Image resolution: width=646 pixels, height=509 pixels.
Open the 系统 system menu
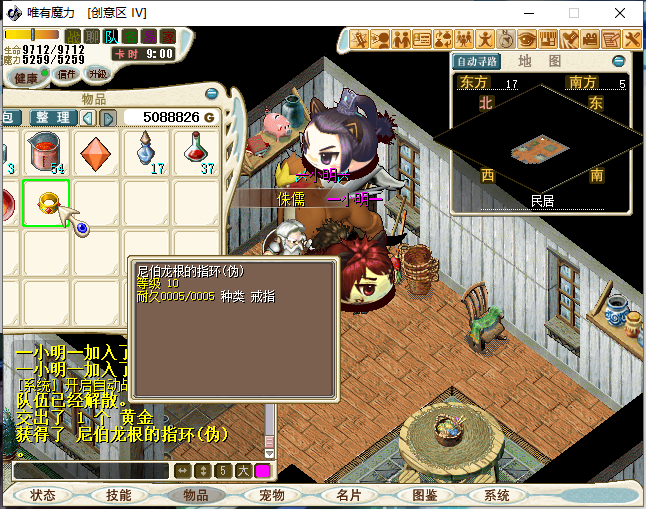tap(497, 495)
